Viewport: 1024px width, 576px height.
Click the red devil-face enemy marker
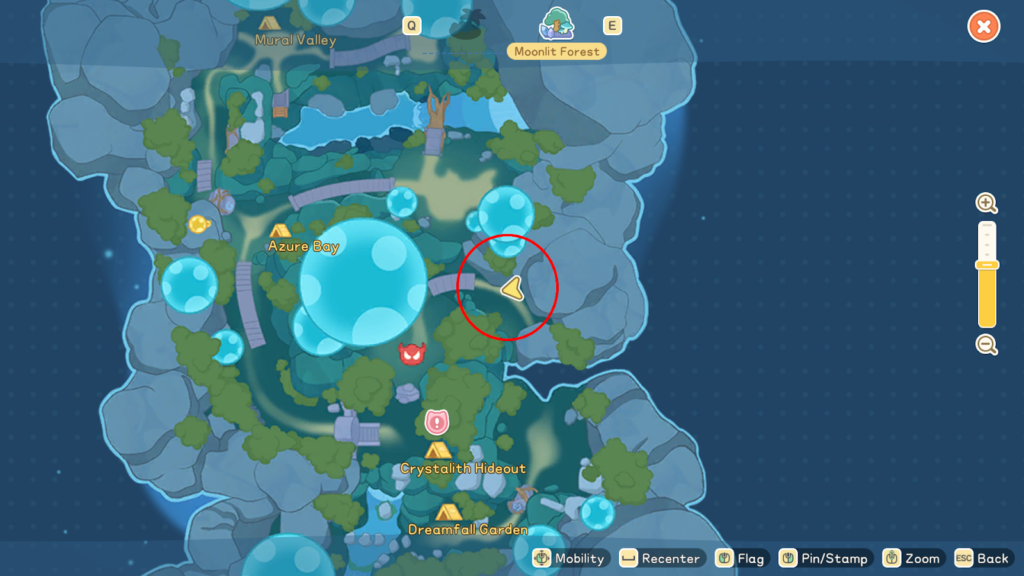tap(412, 353)
